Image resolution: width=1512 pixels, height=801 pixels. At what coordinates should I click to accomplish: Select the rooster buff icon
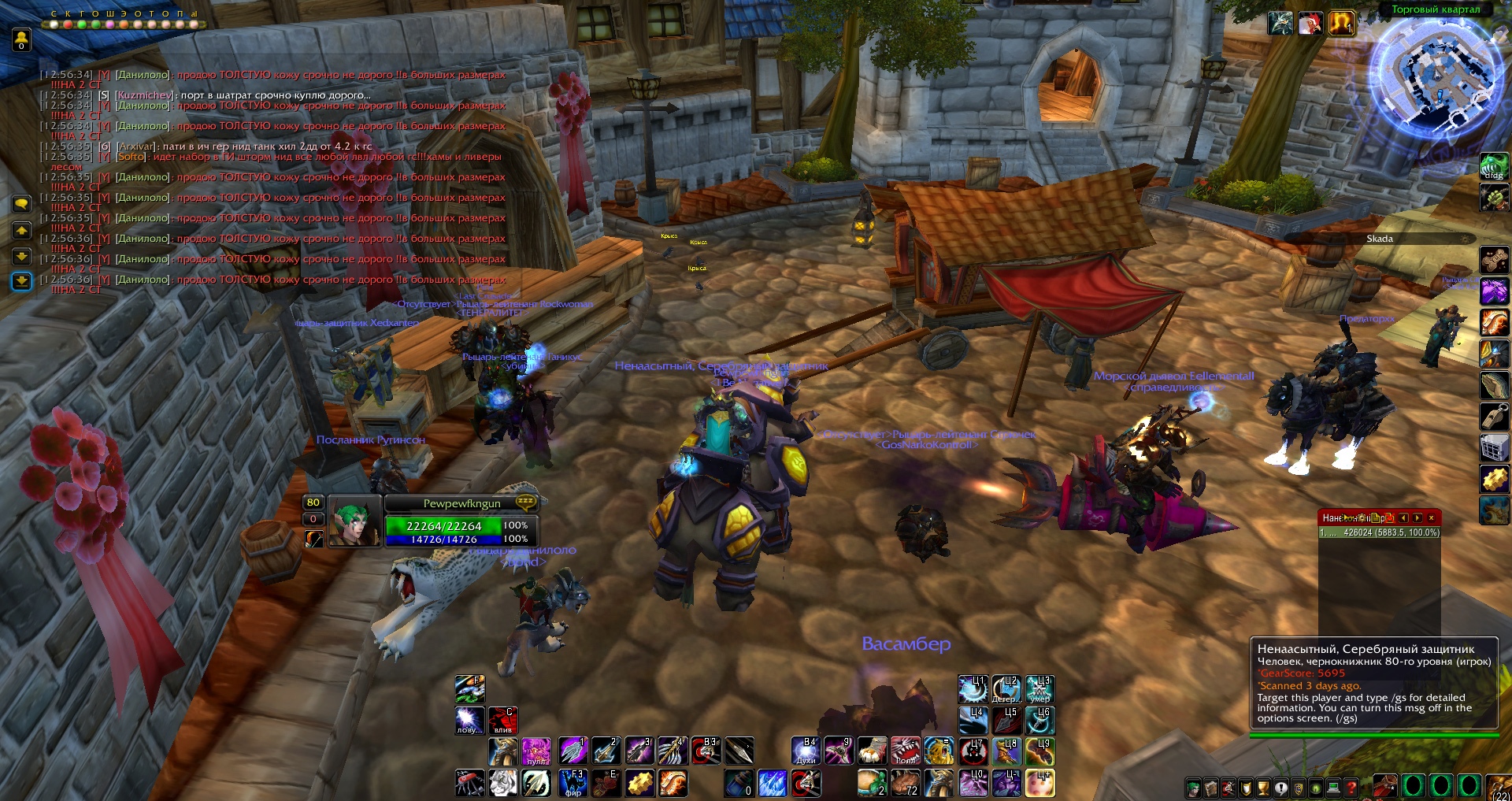click(x=1310, y=24)
